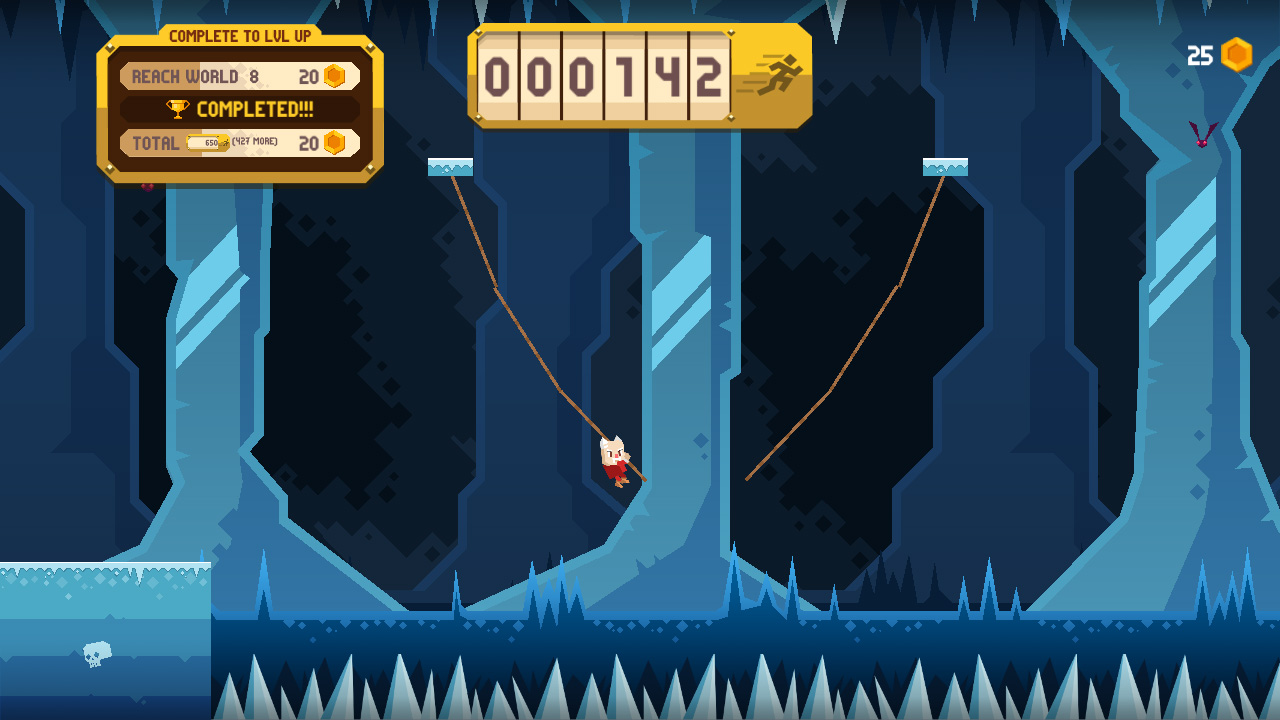Click the right rope anchor ice block
This screenshot has width=1280, height=720.
[x=947, y=165]
